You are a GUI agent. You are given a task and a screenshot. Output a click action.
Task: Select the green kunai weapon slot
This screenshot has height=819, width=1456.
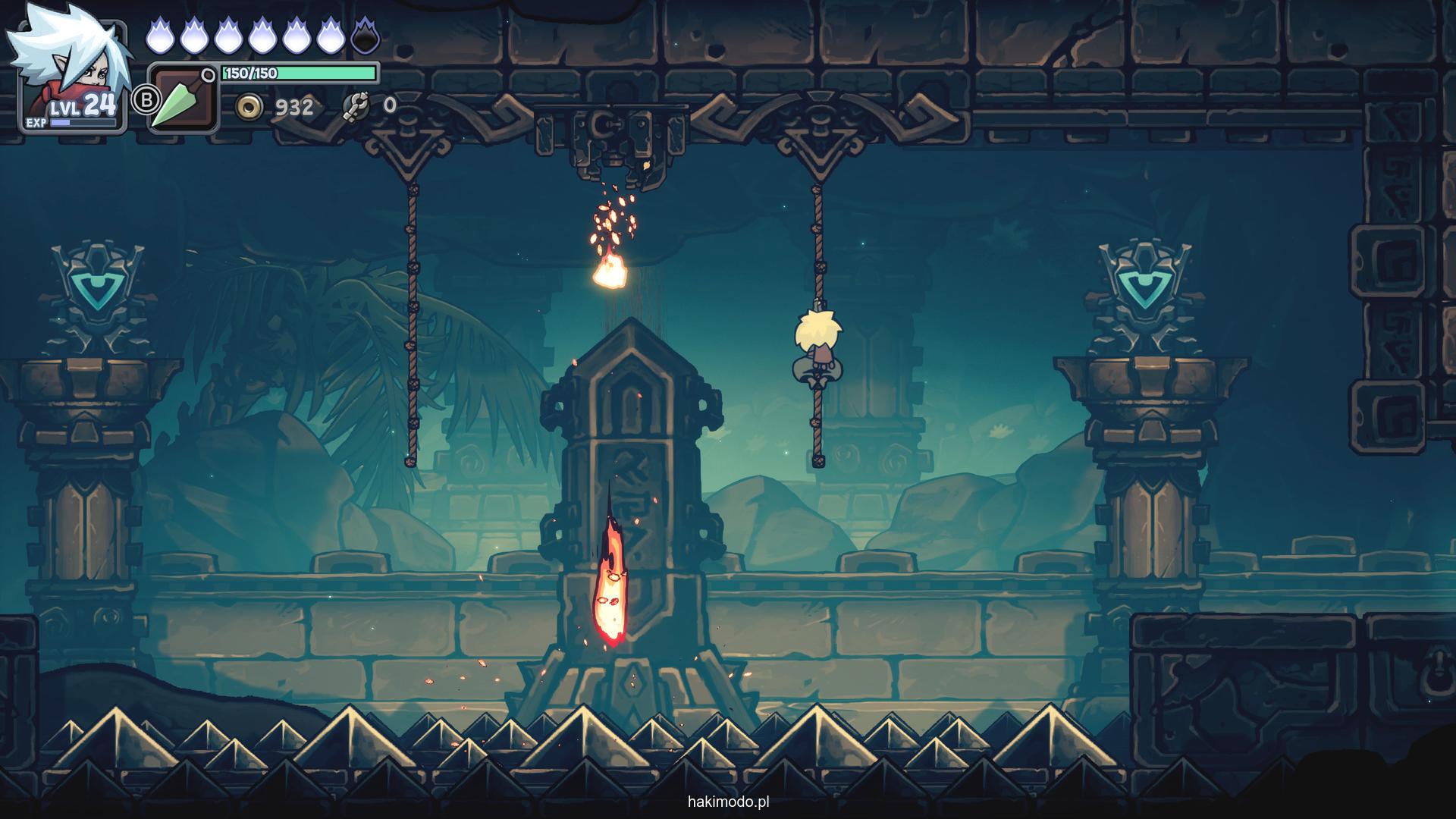[x=183, y=99]
